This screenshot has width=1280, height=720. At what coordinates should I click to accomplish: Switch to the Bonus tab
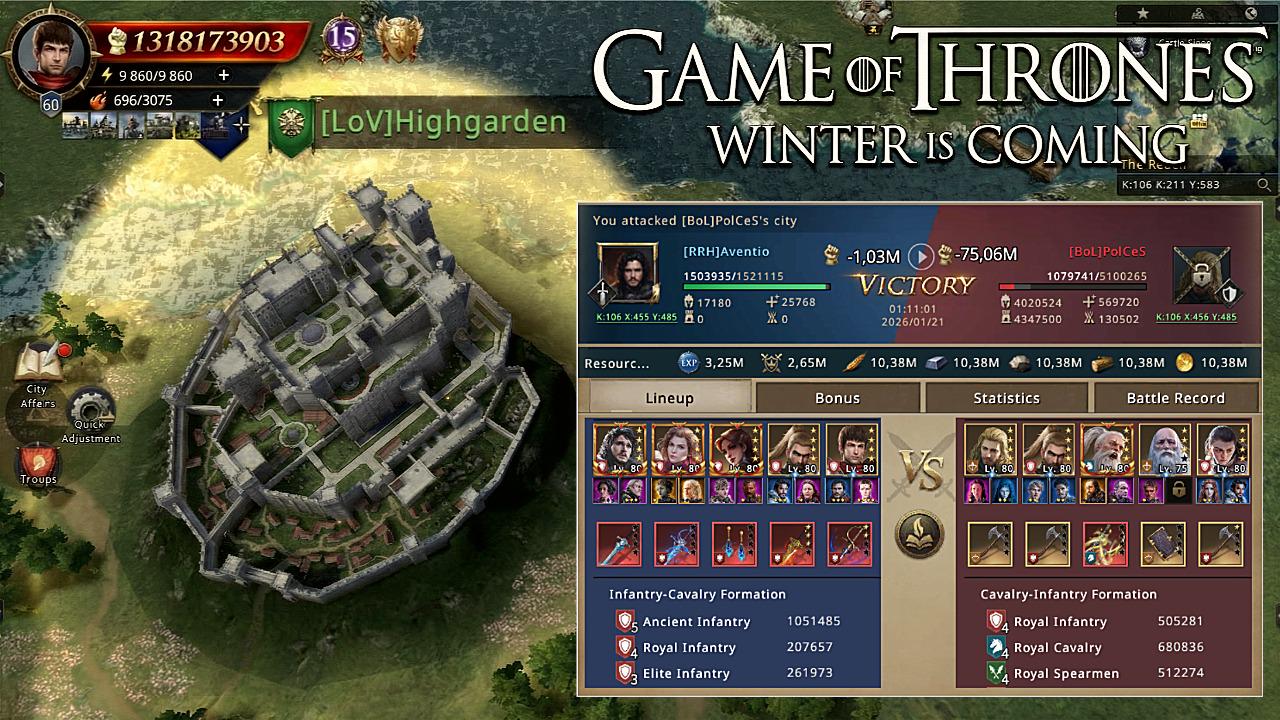(837, 398)
